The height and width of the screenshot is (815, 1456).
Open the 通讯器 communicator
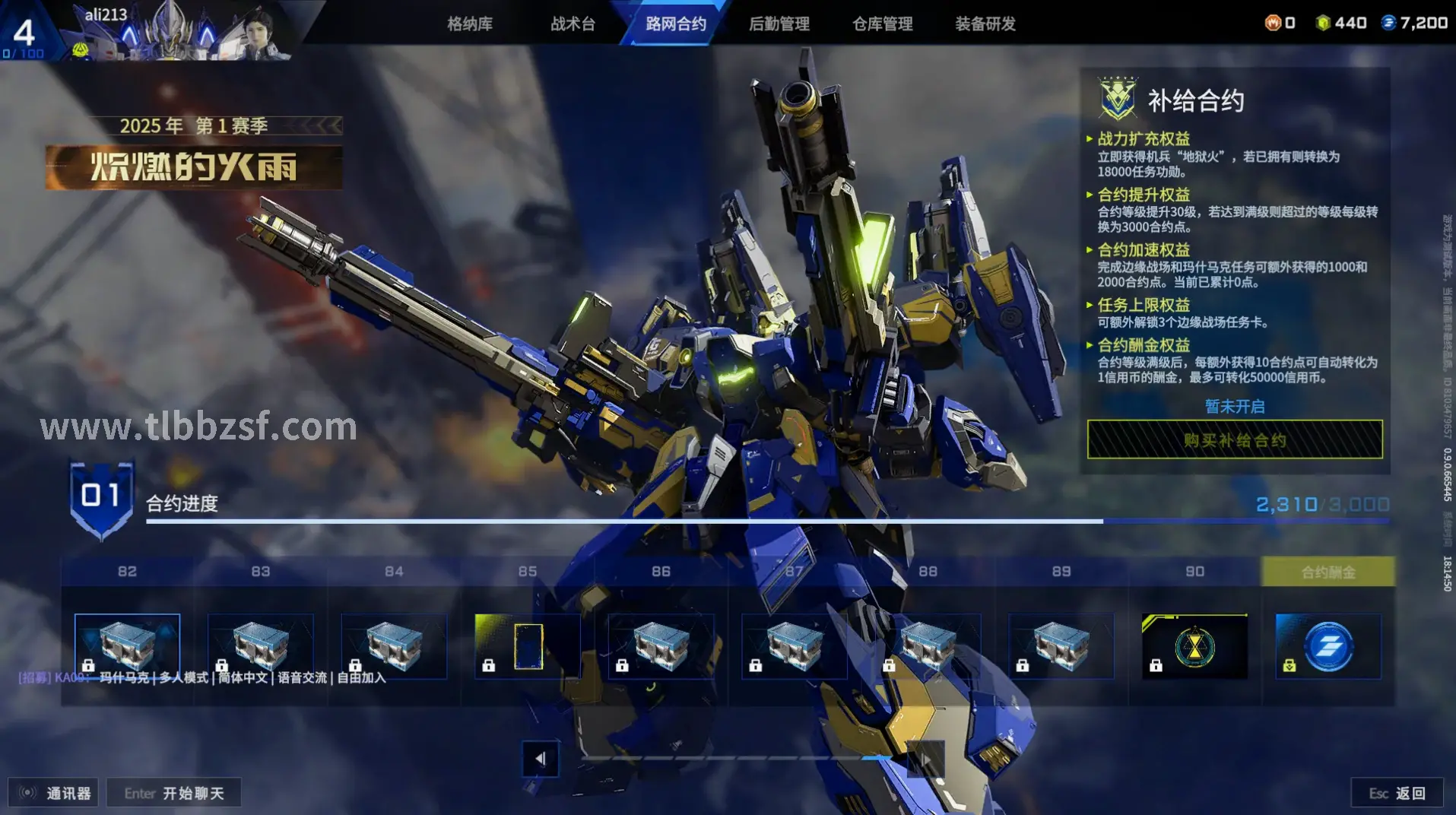coord(53,793)
